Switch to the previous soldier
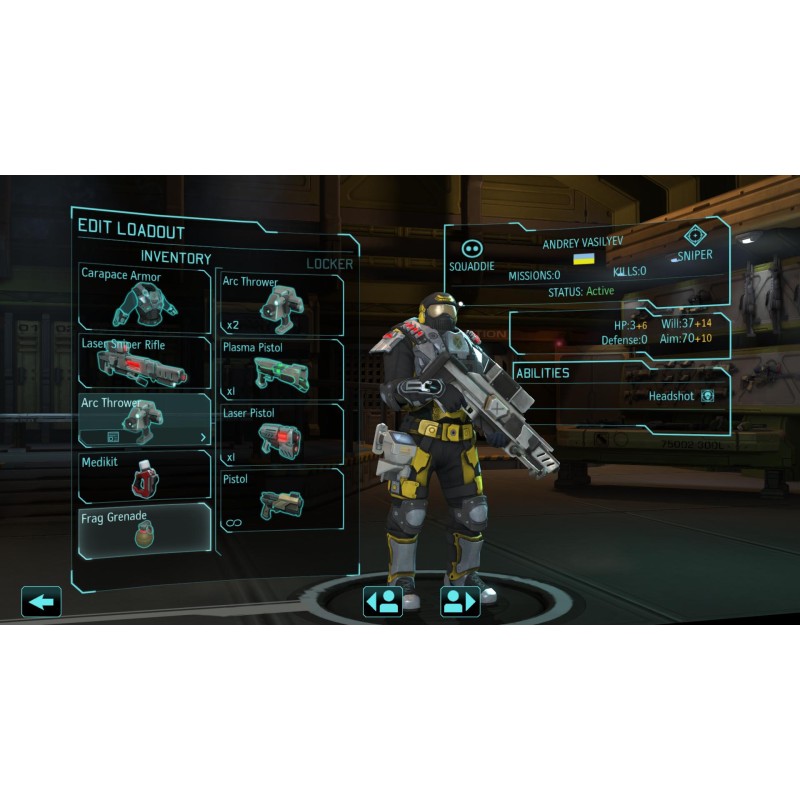The height and width of the screenshot is (800, 800). [x=382, y=601]
